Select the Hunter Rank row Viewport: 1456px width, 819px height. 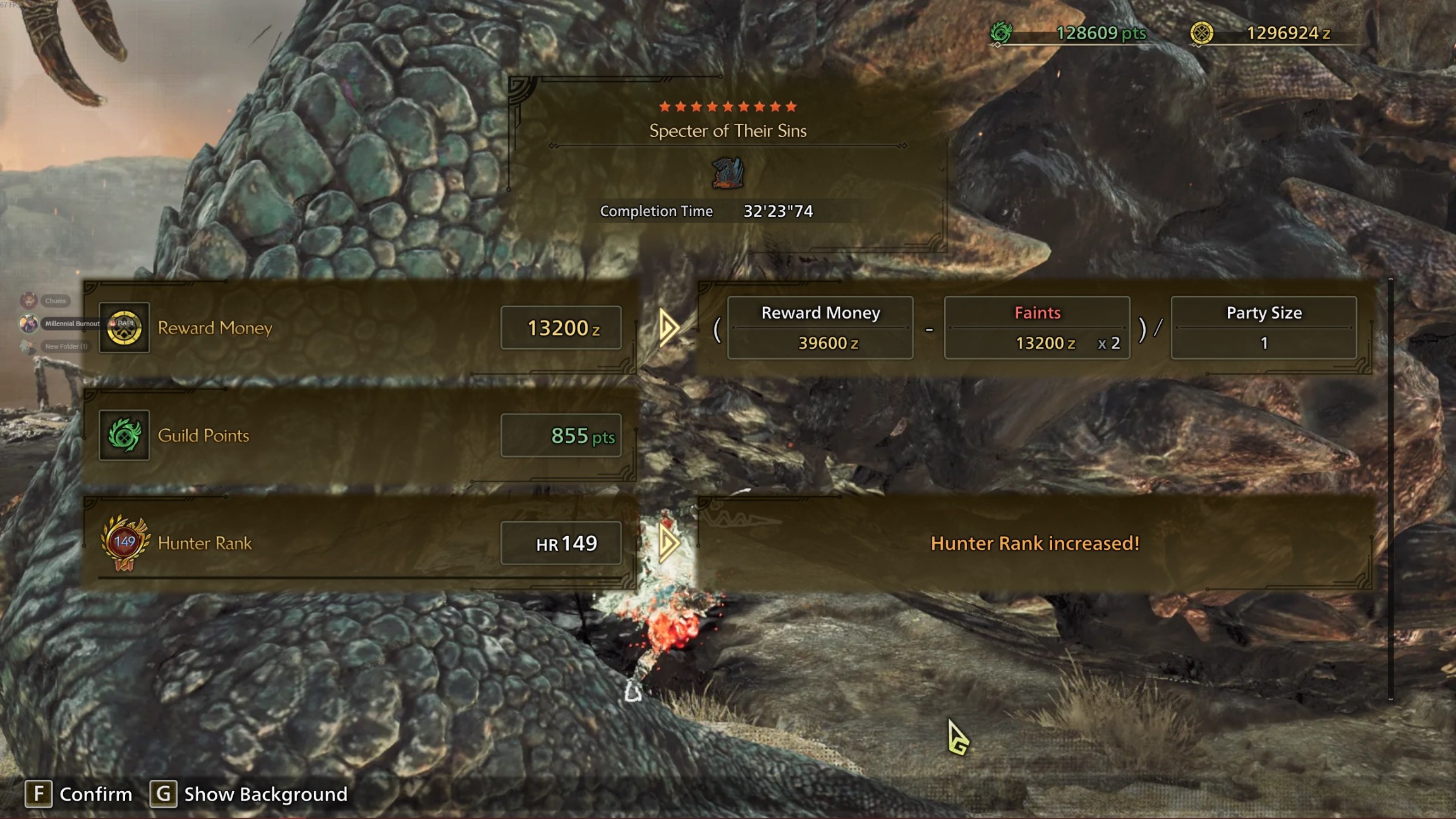tap(359, 542)
